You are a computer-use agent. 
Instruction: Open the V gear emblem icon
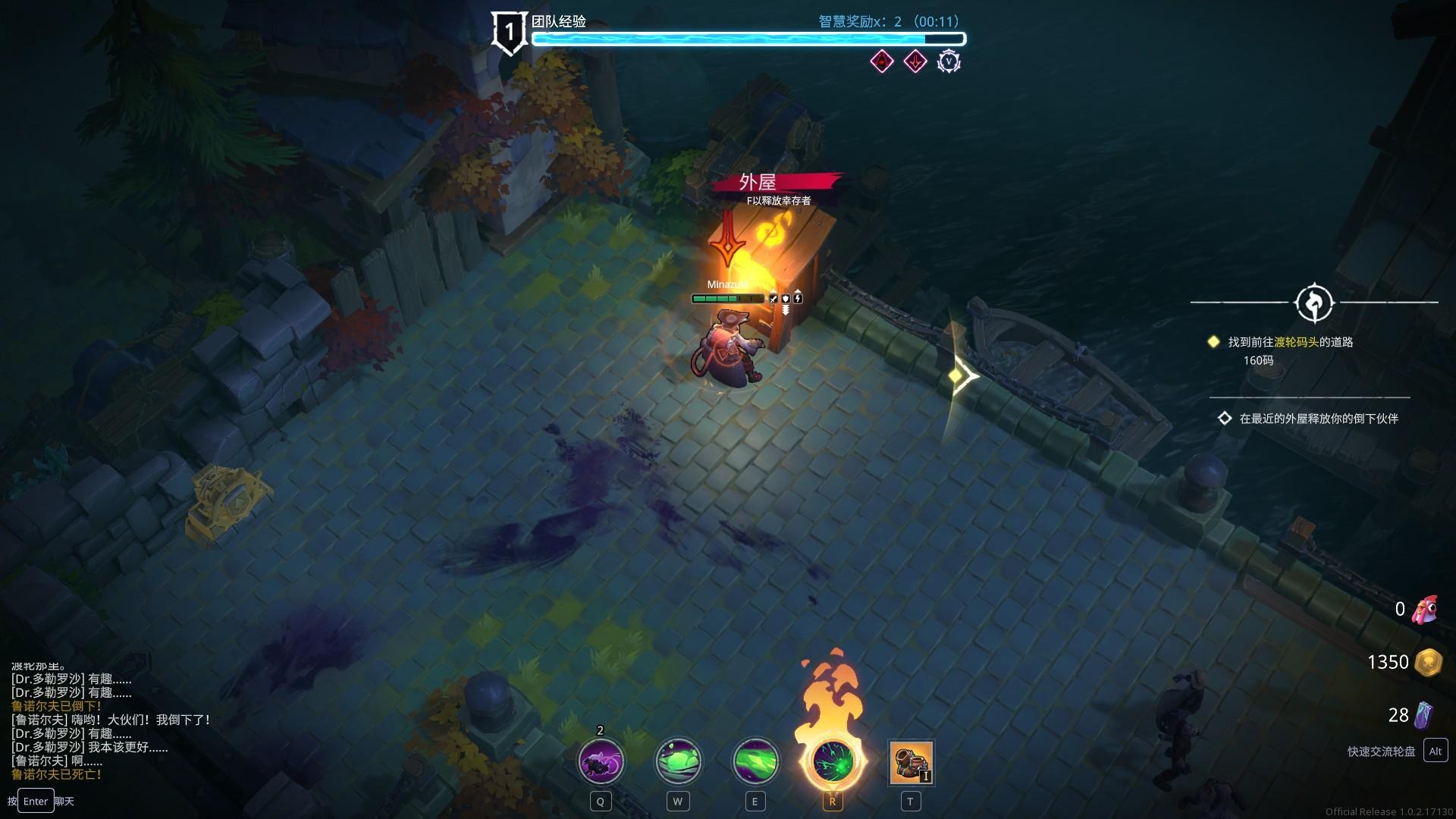(x=949, y=61)
